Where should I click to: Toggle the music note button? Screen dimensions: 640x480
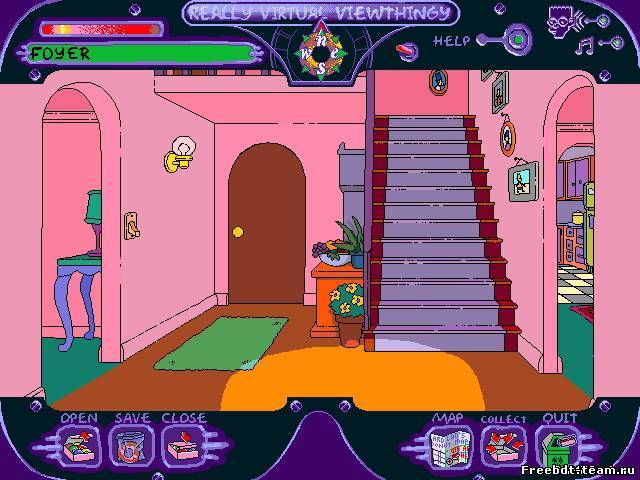[585, 44]
